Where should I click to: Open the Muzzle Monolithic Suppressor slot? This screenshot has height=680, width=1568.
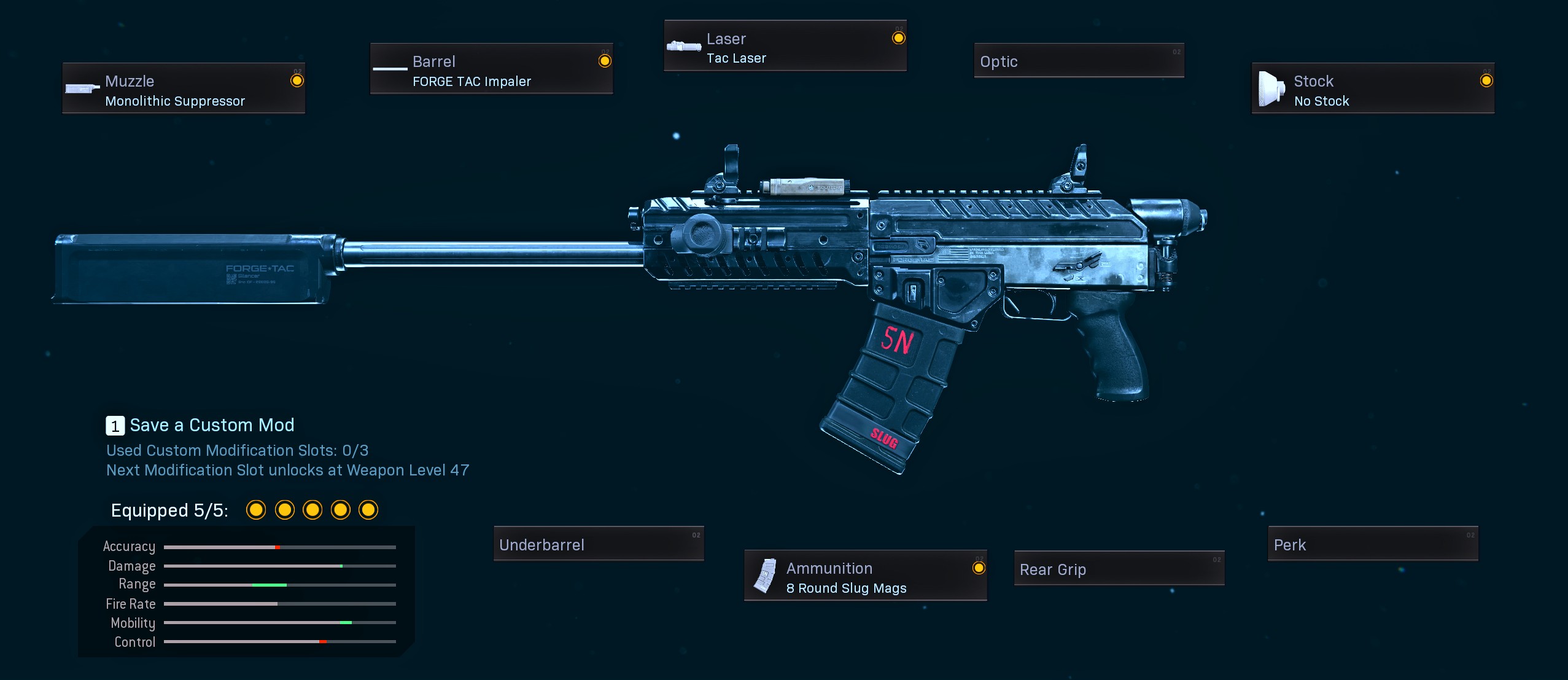pos(184,88)
